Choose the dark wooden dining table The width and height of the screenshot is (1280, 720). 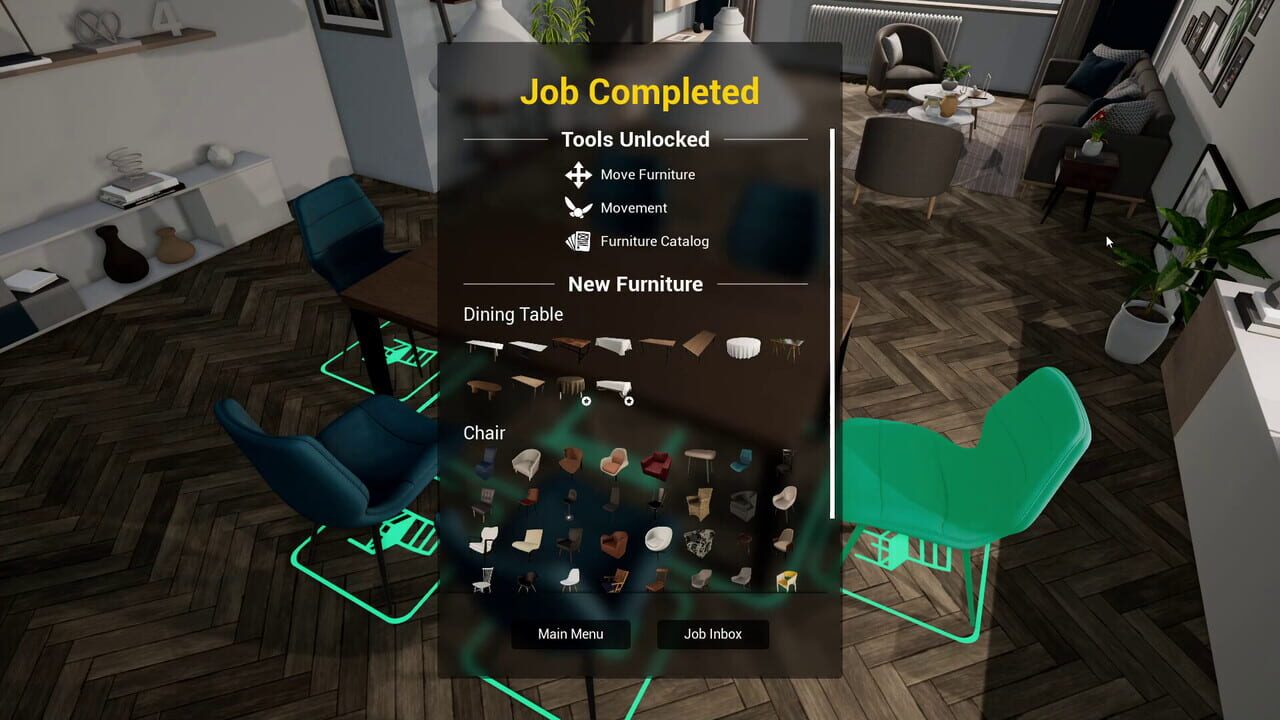click(570, 345)
